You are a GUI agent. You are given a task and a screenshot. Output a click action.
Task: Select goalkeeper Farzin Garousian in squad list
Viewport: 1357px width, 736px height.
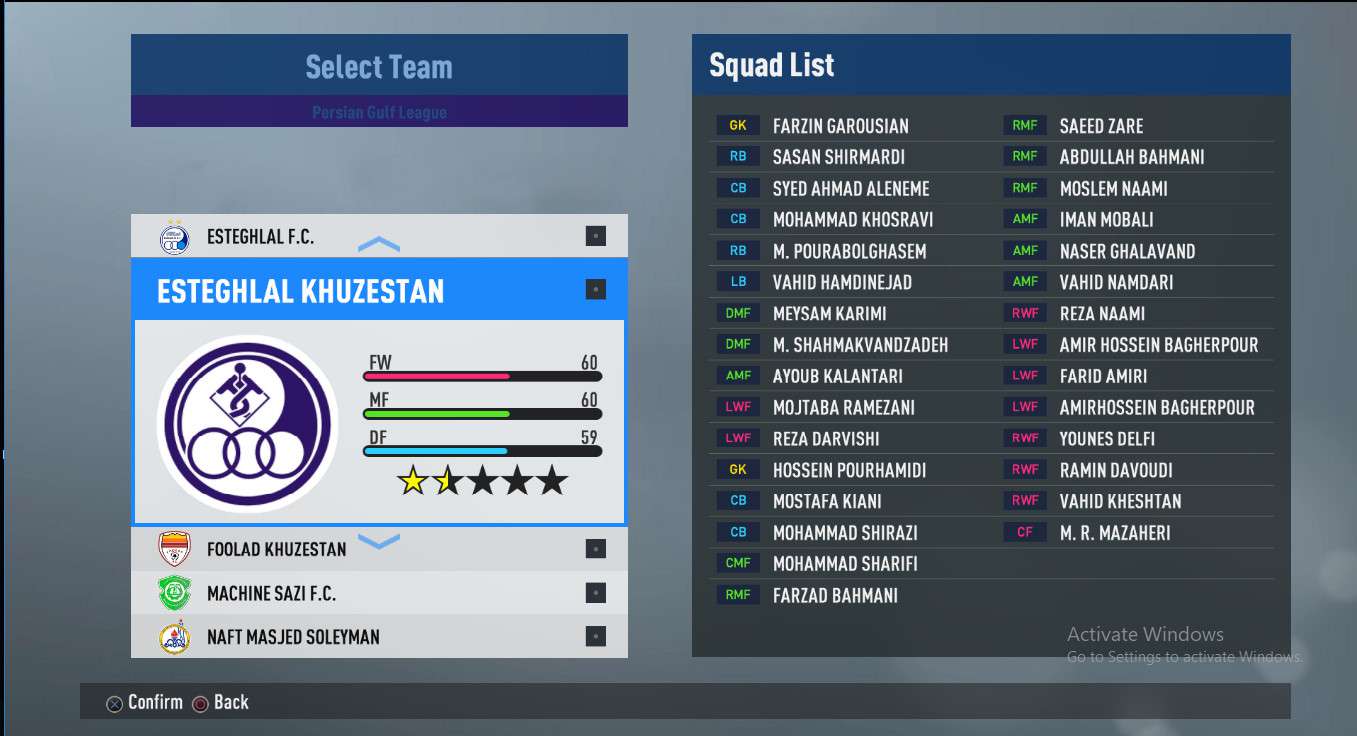840,126
